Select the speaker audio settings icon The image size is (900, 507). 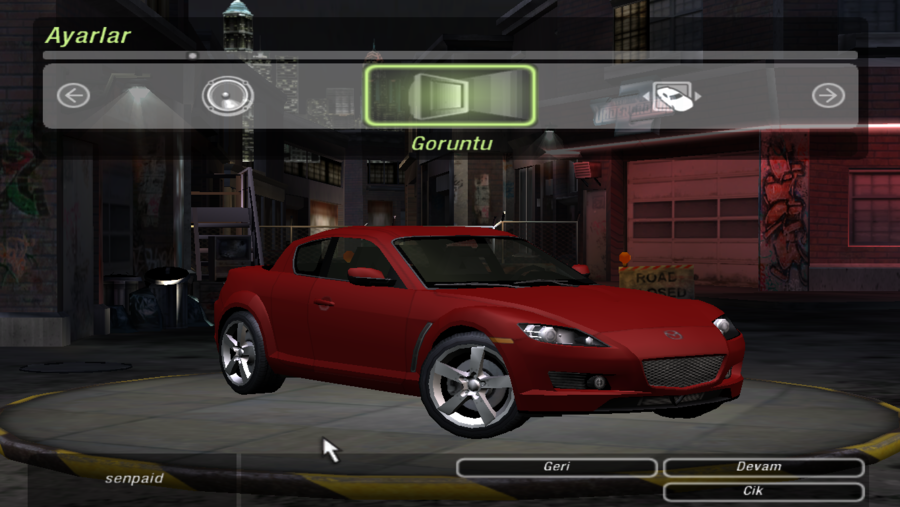[227, 97]
